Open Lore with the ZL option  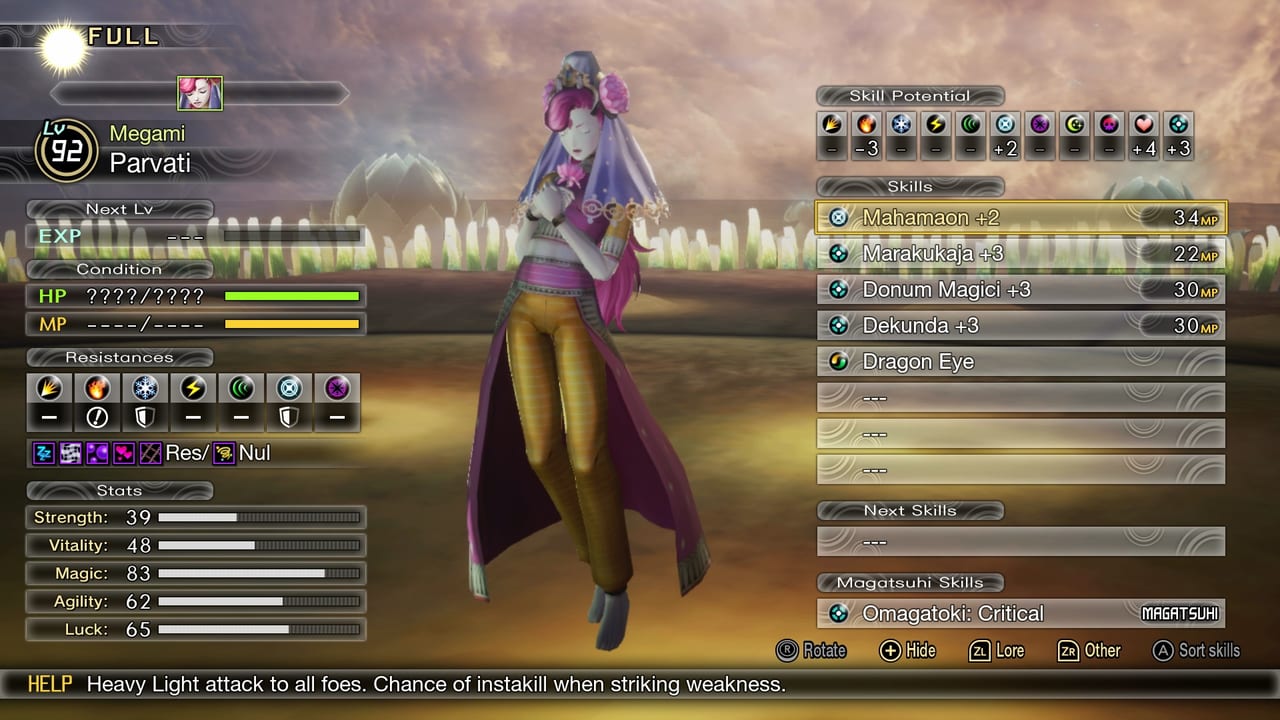(996, 651)
